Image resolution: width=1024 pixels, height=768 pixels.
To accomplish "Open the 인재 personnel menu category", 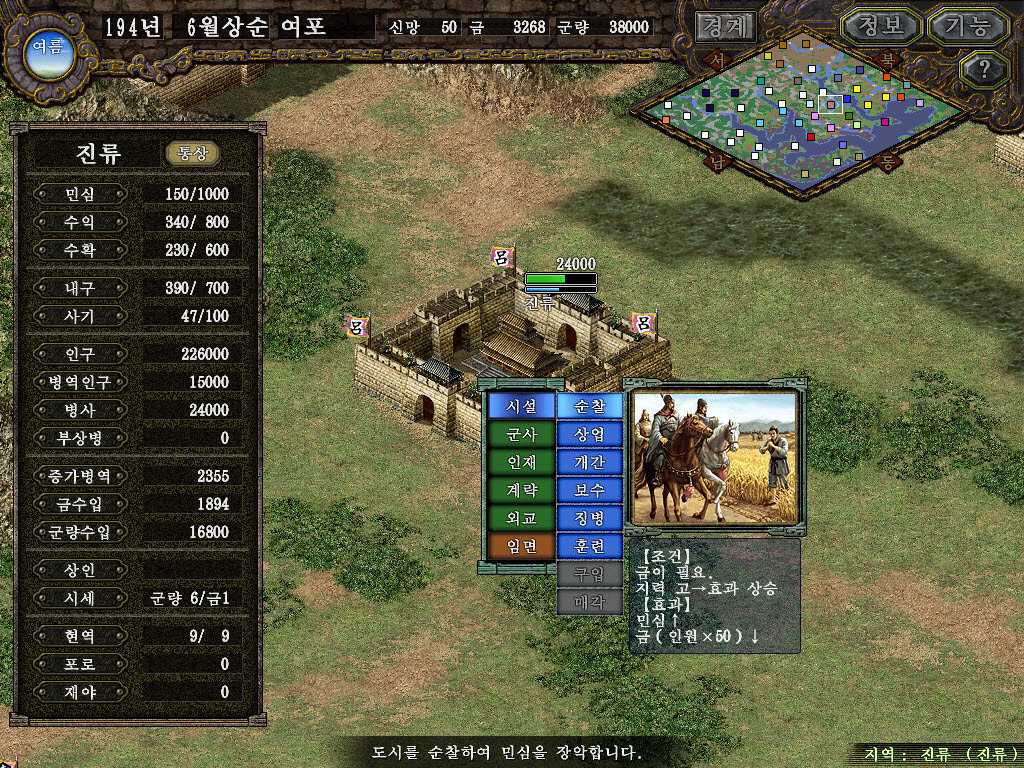I will click(x=521, y=463).
